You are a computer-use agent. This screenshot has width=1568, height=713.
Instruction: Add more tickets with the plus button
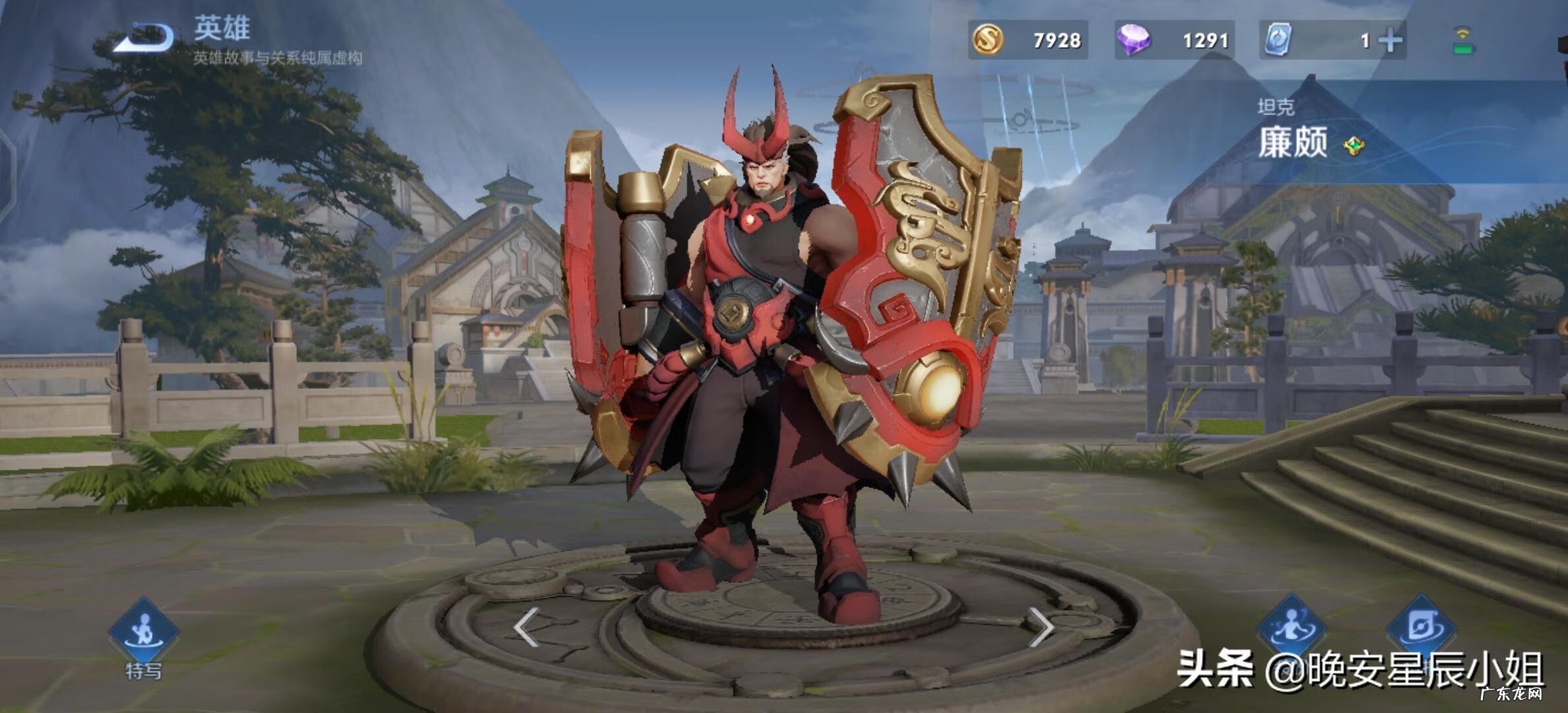1390,41
